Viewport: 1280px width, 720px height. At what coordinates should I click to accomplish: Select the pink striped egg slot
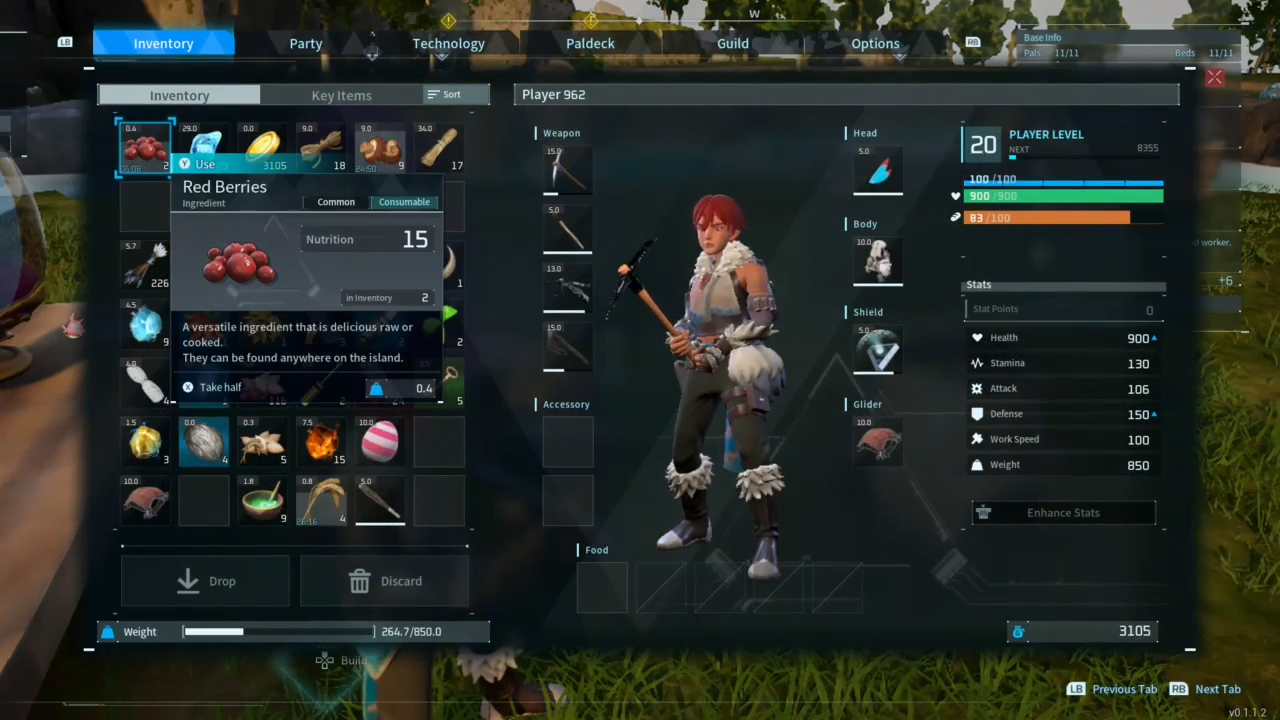click(380, 441)
